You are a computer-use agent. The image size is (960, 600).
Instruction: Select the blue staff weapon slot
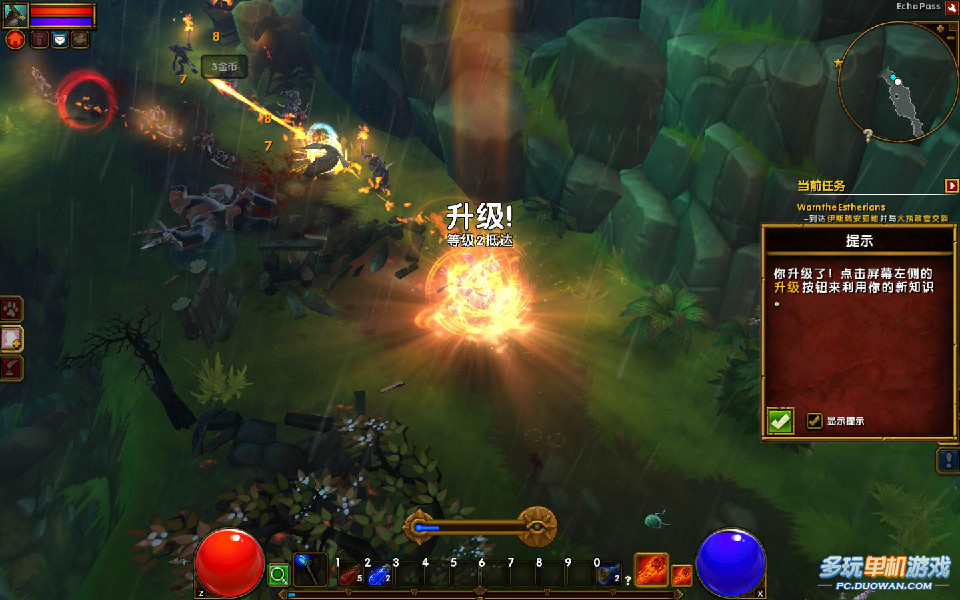tap(310, 571)
